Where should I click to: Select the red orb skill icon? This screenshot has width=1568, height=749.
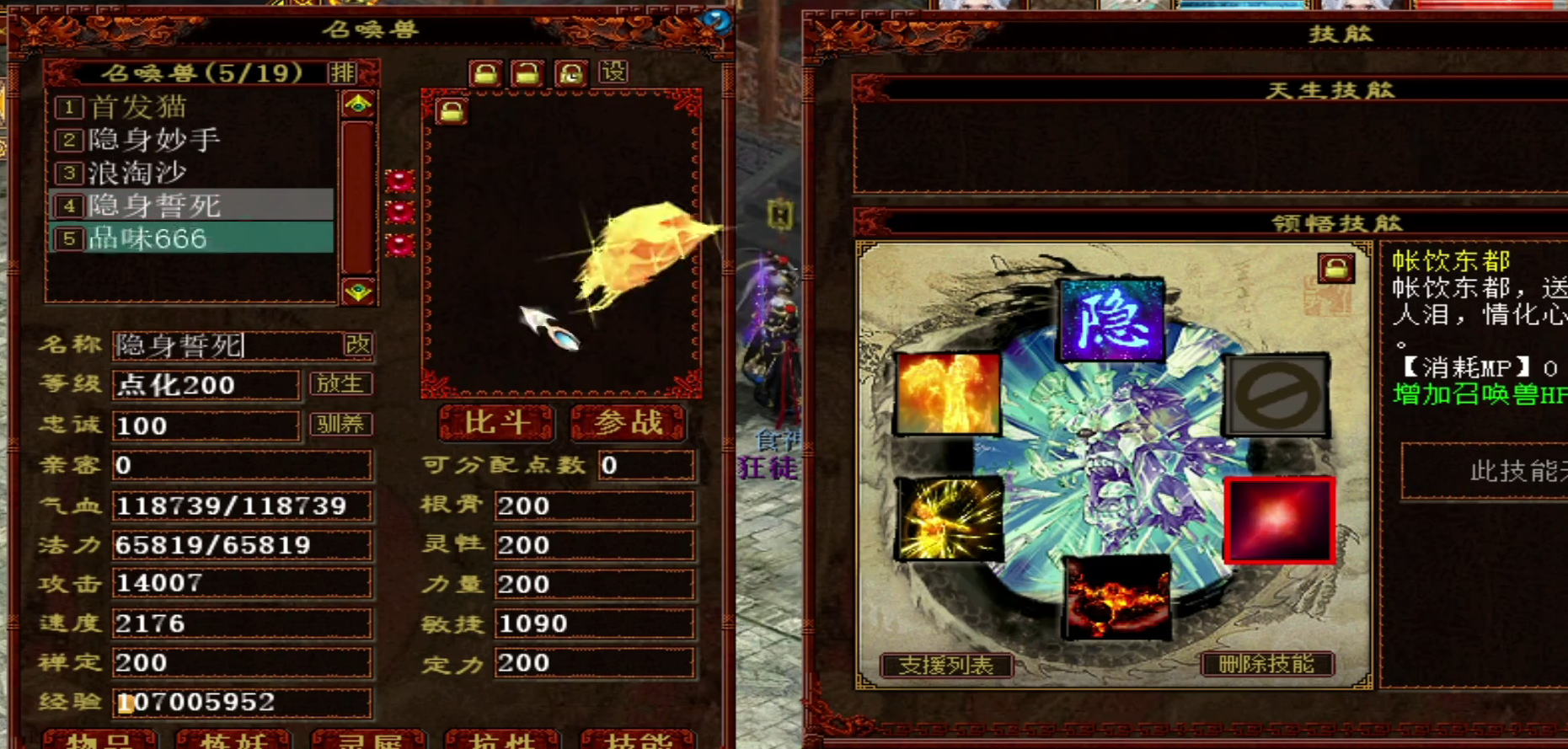1279,520
